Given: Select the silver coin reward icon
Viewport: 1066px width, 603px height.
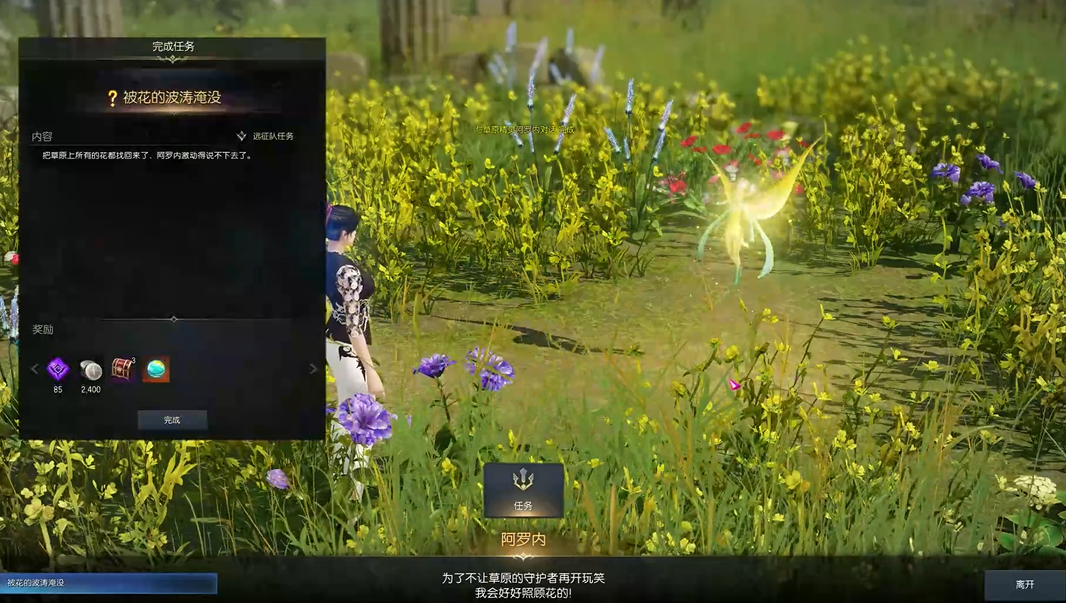Looking at the screenshot, I should 91,369.
